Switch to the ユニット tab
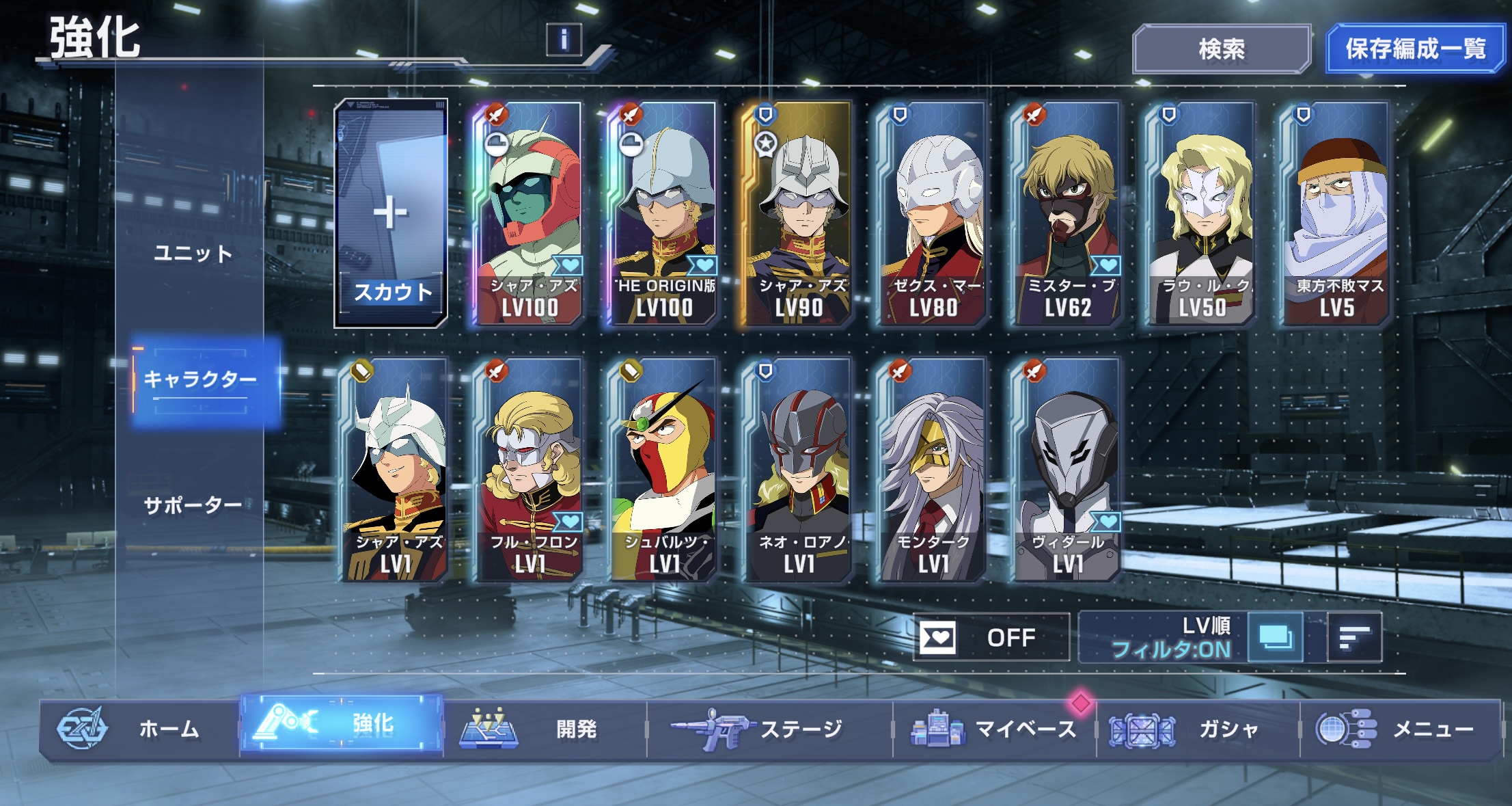The width and height of the screenshot is (1512, 806). point(193,254)
